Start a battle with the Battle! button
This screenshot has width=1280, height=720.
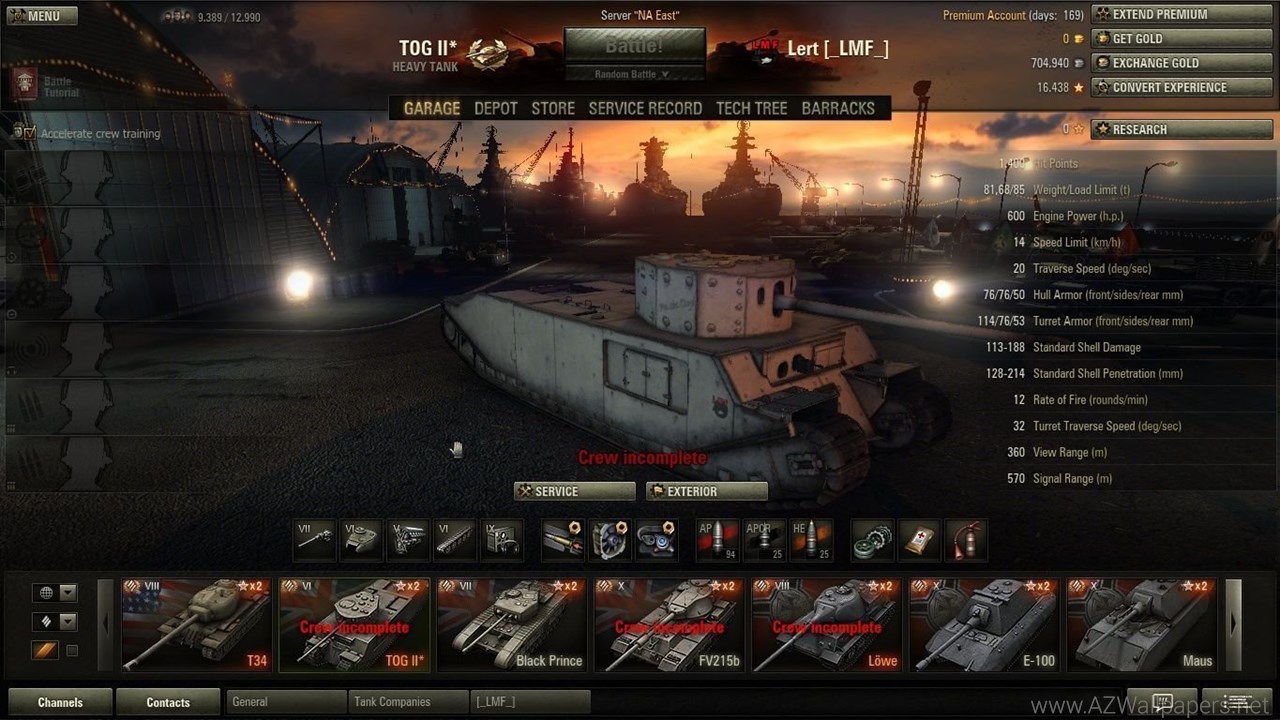(x=634, y=47)
